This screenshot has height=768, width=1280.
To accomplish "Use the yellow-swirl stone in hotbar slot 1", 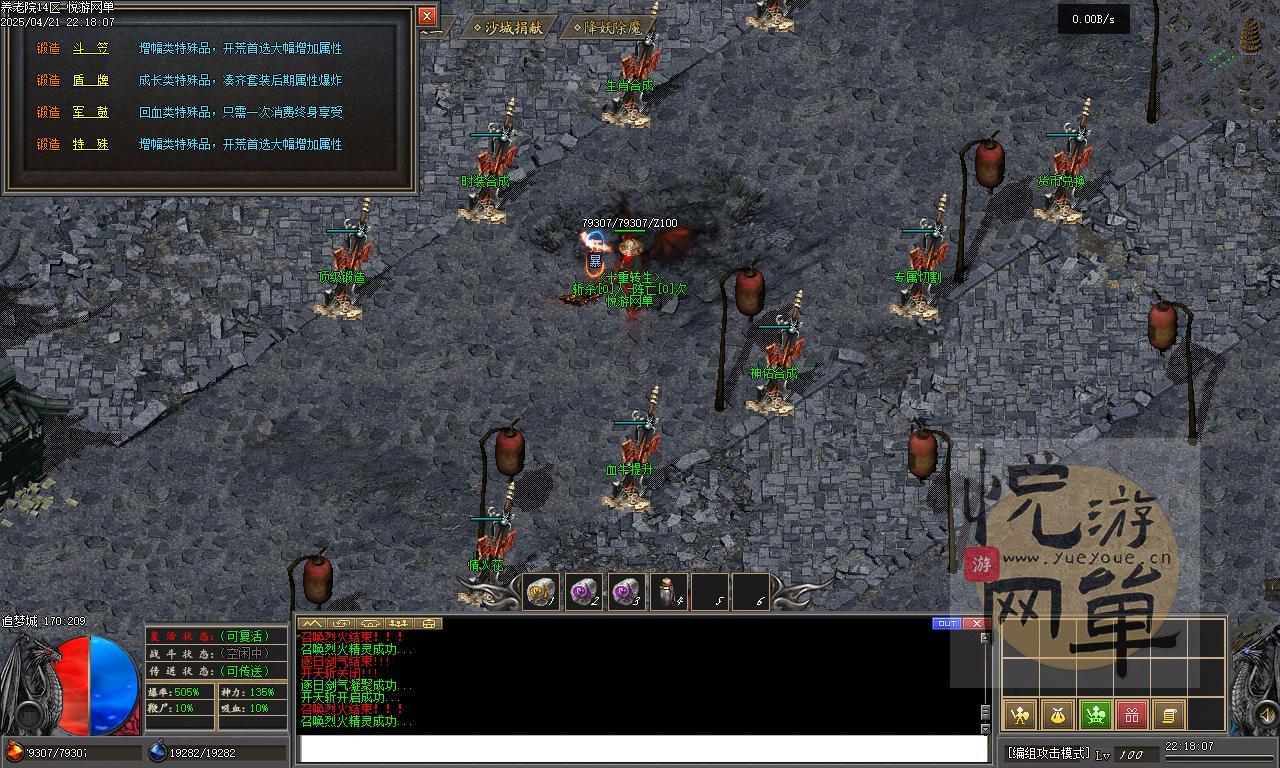I will [x=541, y=593].
